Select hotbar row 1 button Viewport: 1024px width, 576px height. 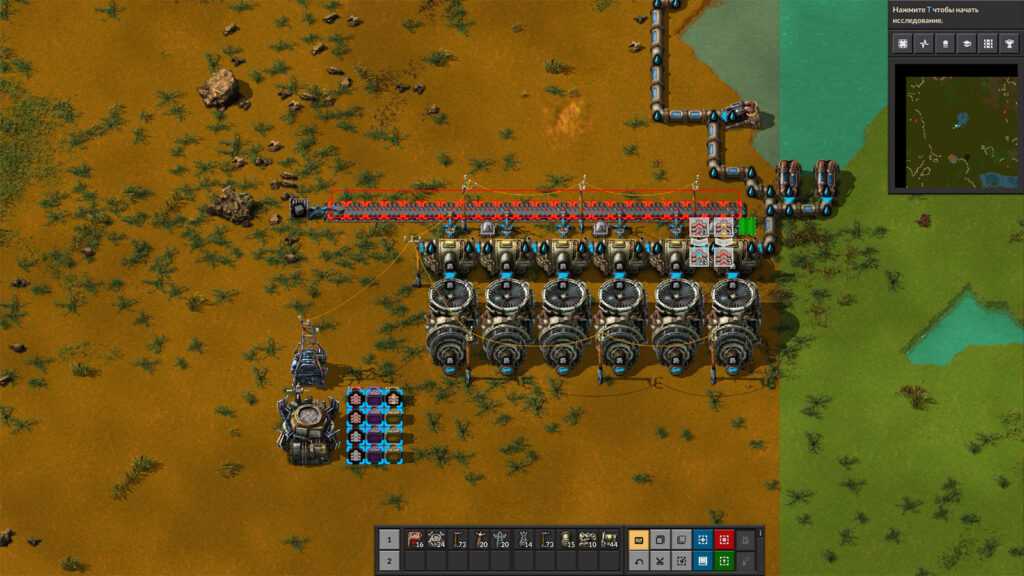391,540
